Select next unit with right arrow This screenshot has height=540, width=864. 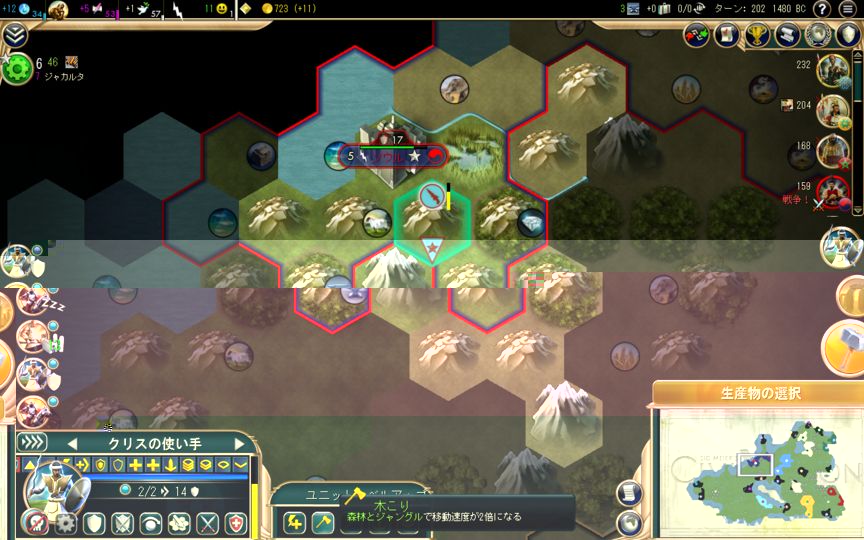pyautogui.click(x=239, y=443)
